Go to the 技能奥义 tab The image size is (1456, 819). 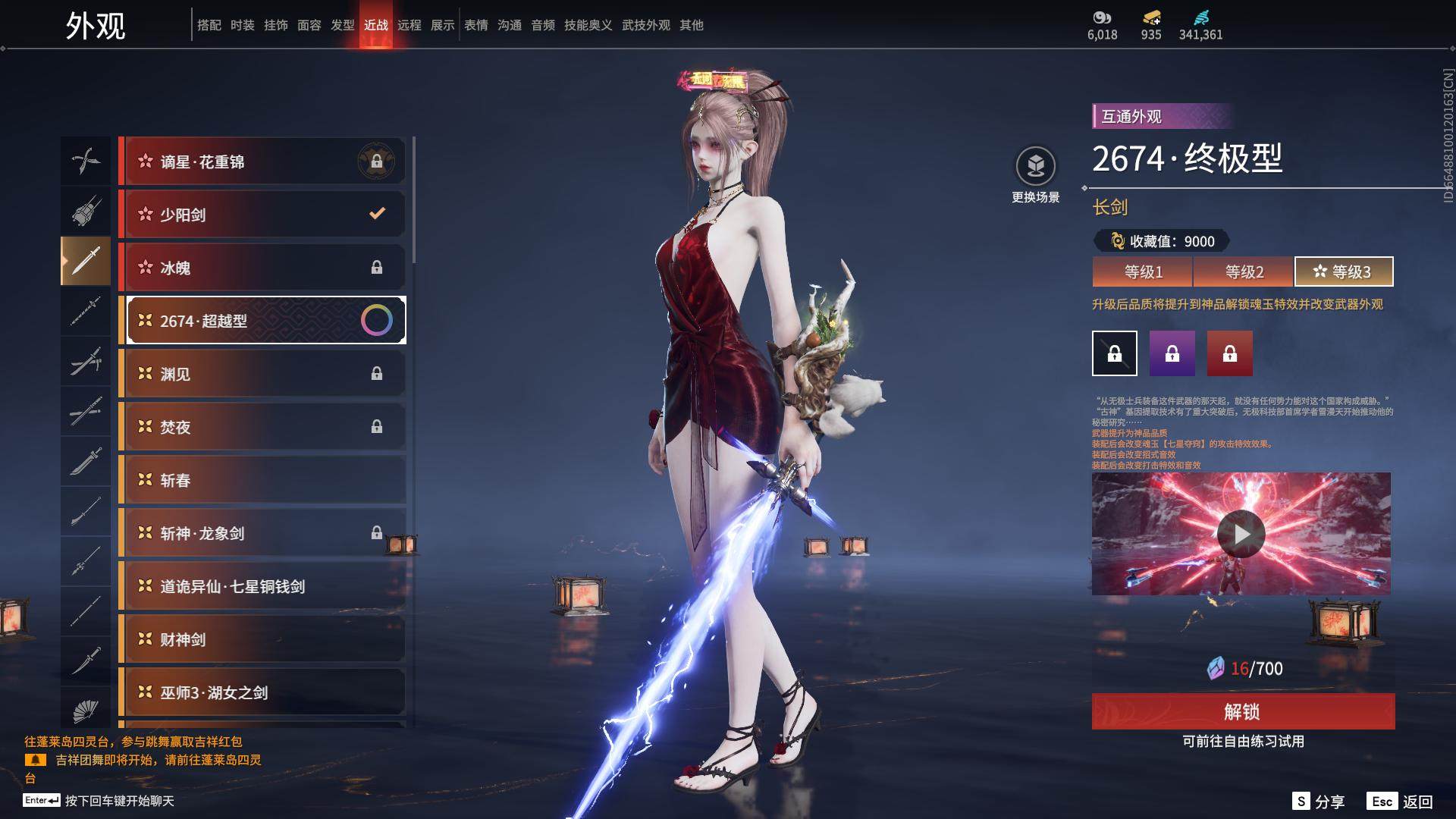click(x=588, y=25)
